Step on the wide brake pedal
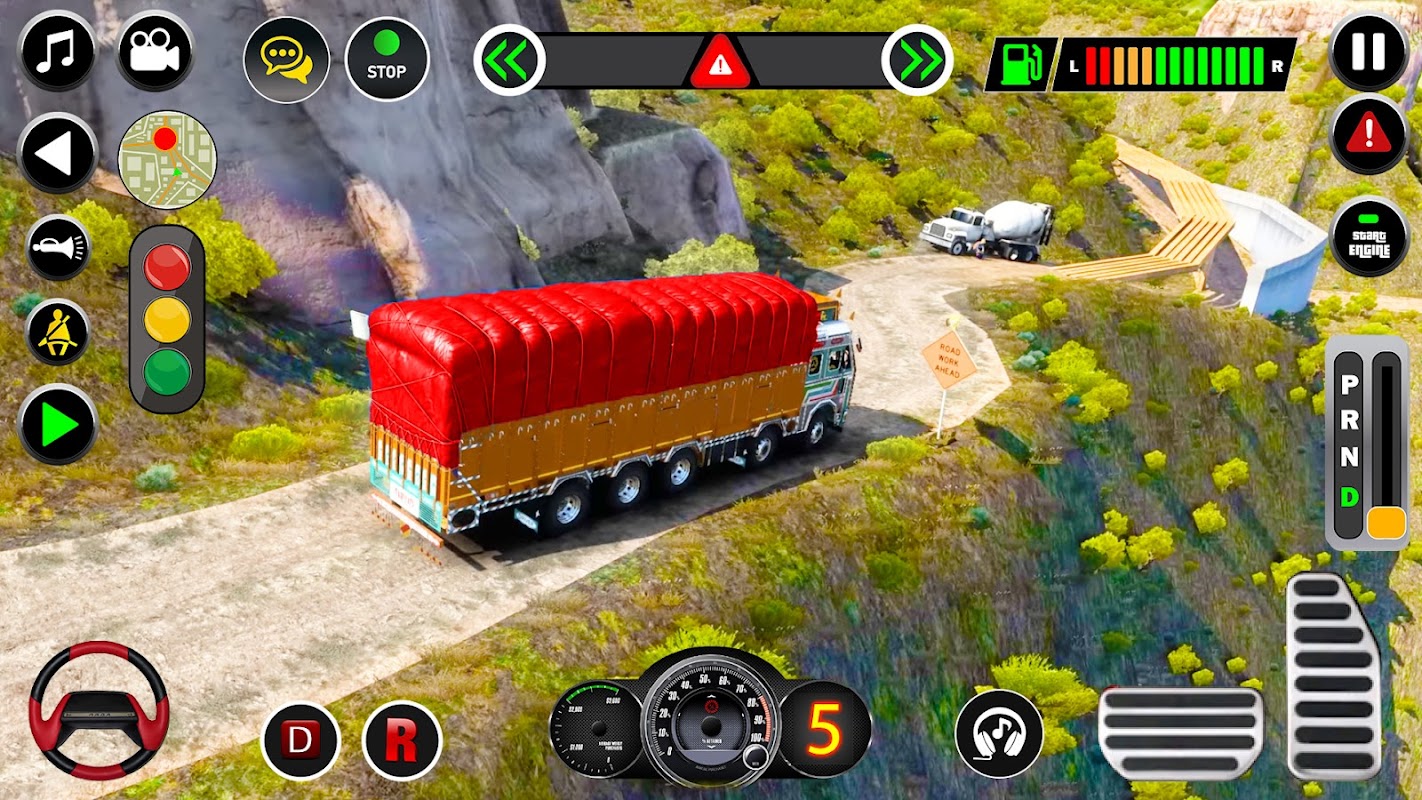Image resolution: width=1422 pixels, height=800 pixels. (x=1181, y=733)
